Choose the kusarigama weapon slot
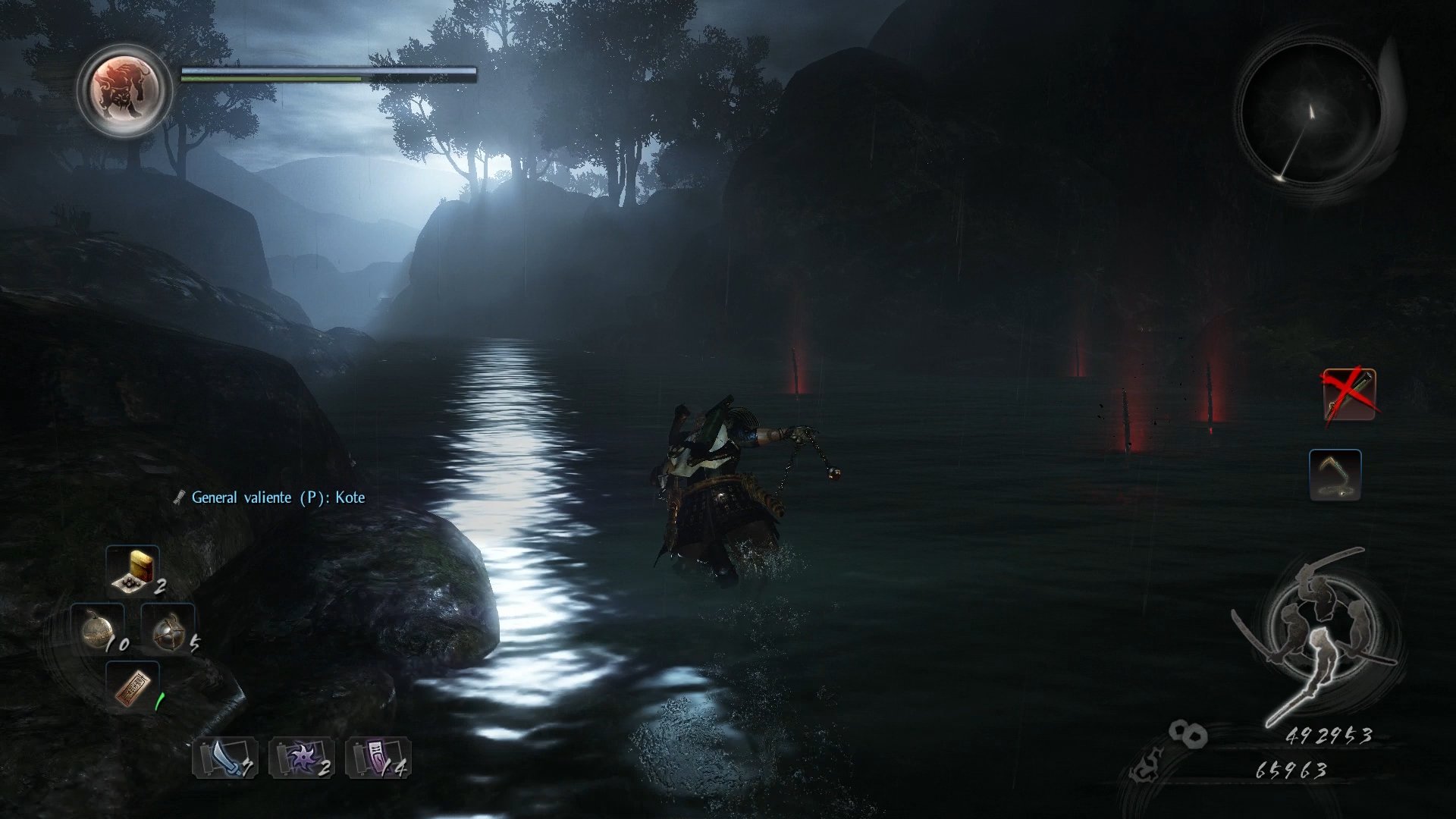The height and width of the screenshot is (819, 1456). tap(1335, 475)
